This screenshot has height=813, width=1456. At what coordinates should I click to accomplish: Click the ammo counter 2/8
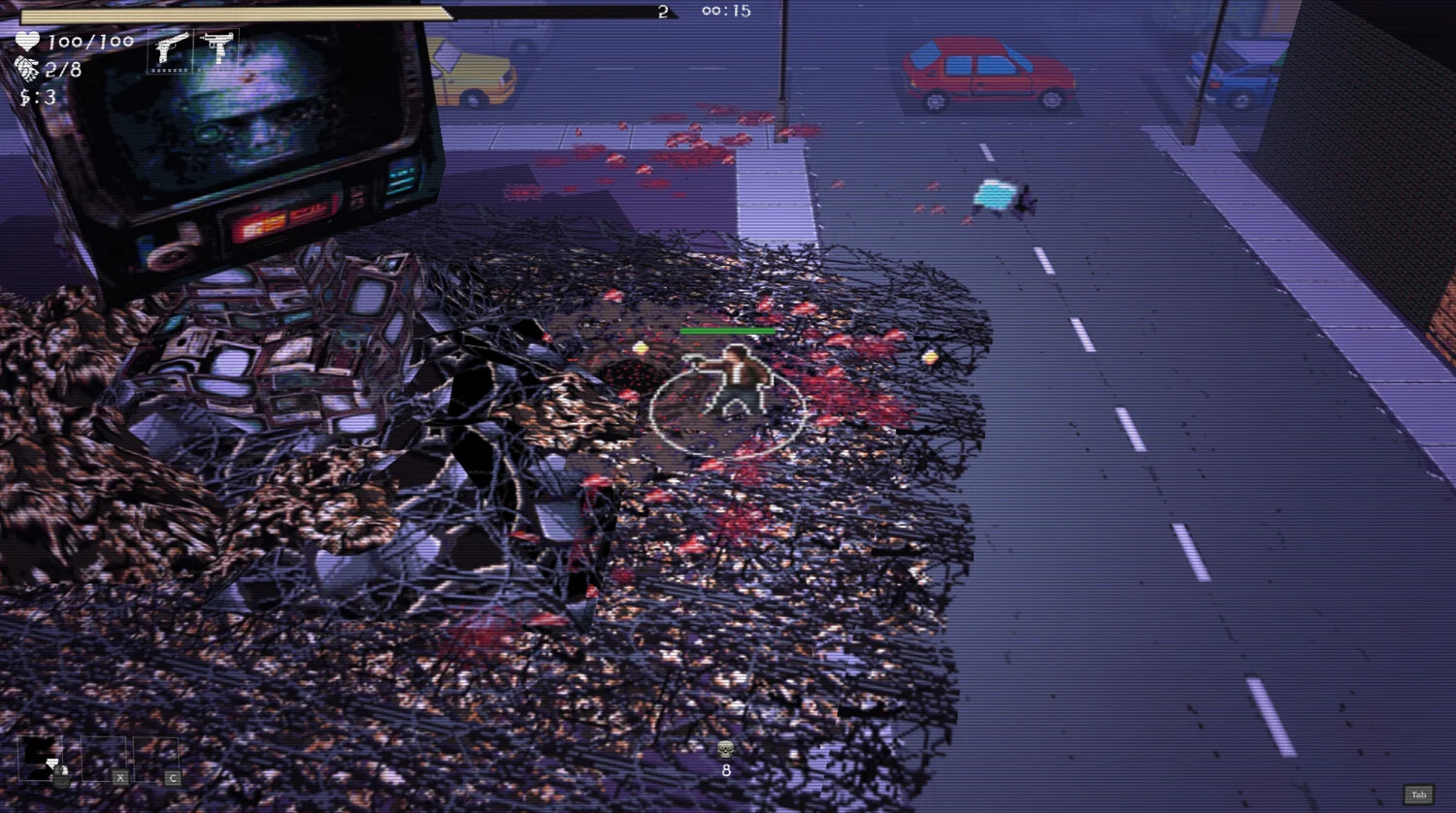pyautogui.click(x=60, y=68)
